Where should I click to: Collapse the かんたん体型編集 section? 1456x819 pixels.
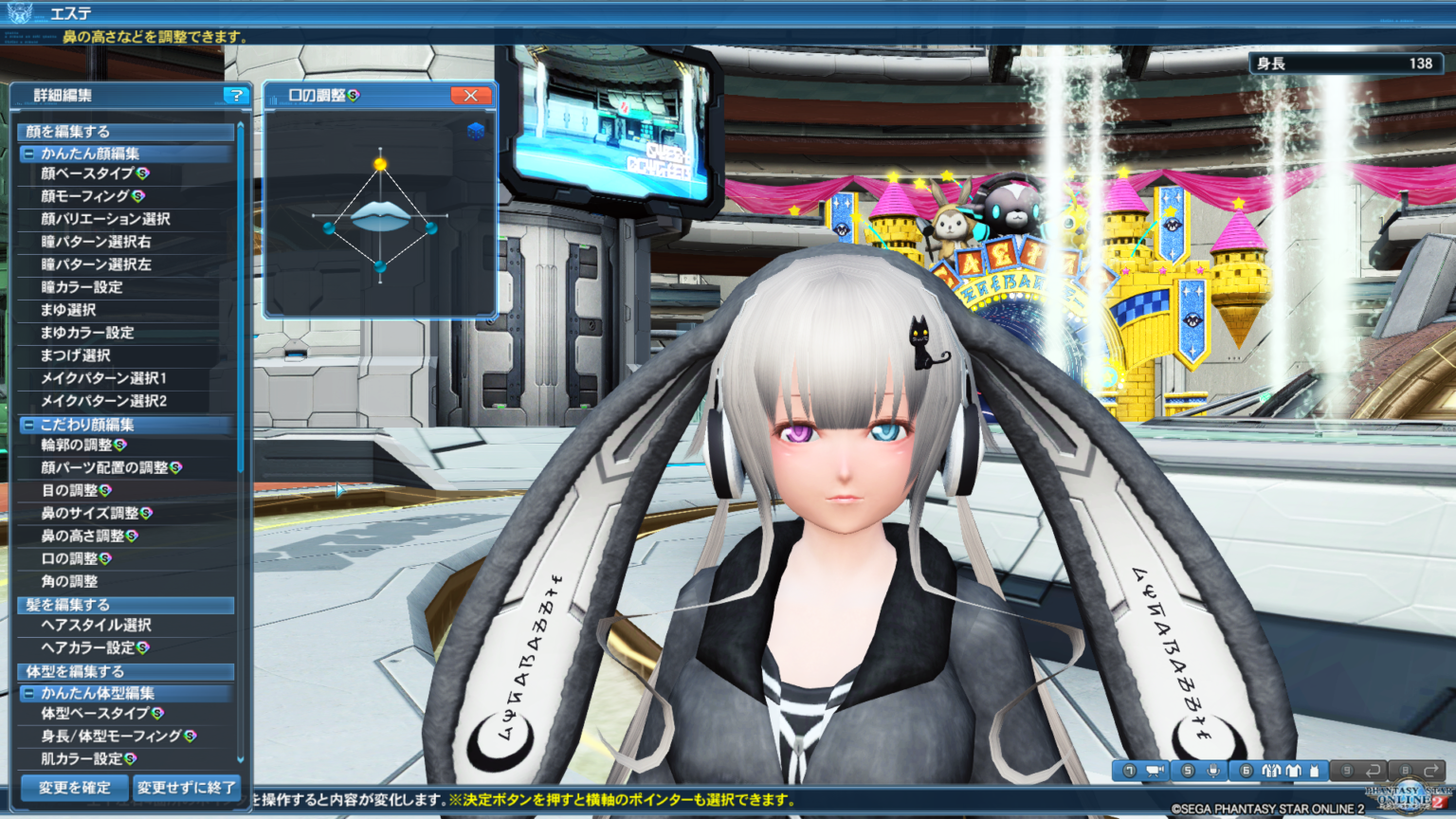[29, 693]
